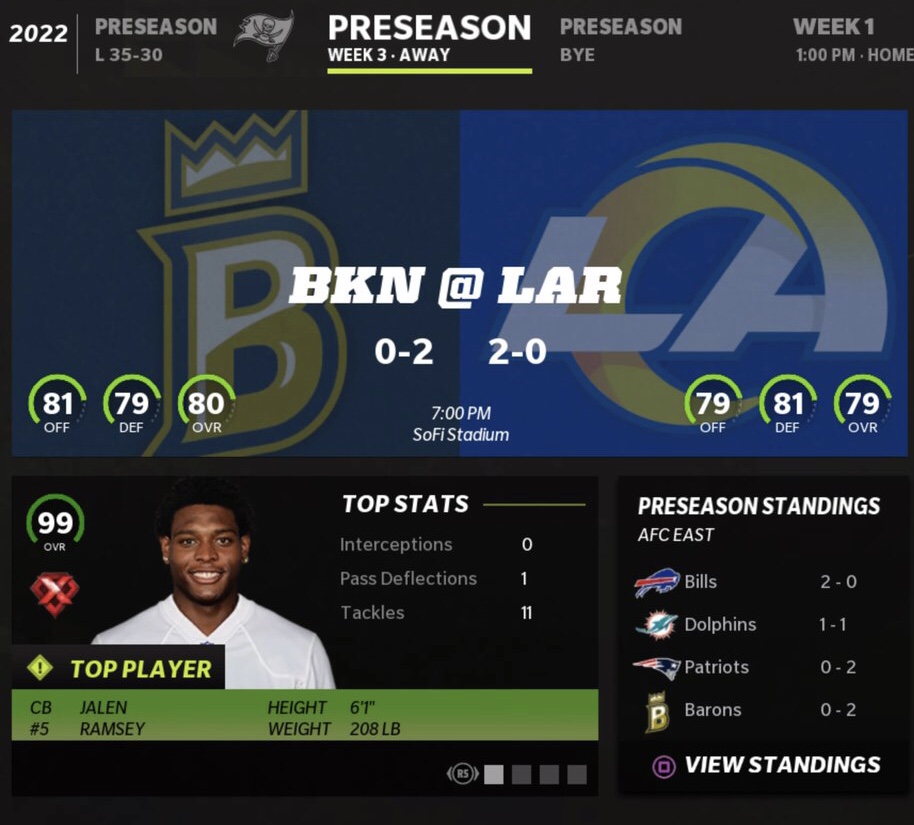The height and width of the screenshot is (825, 914).
Task: Choose the Preseason Bye week entry
Action: coord(620,40)
